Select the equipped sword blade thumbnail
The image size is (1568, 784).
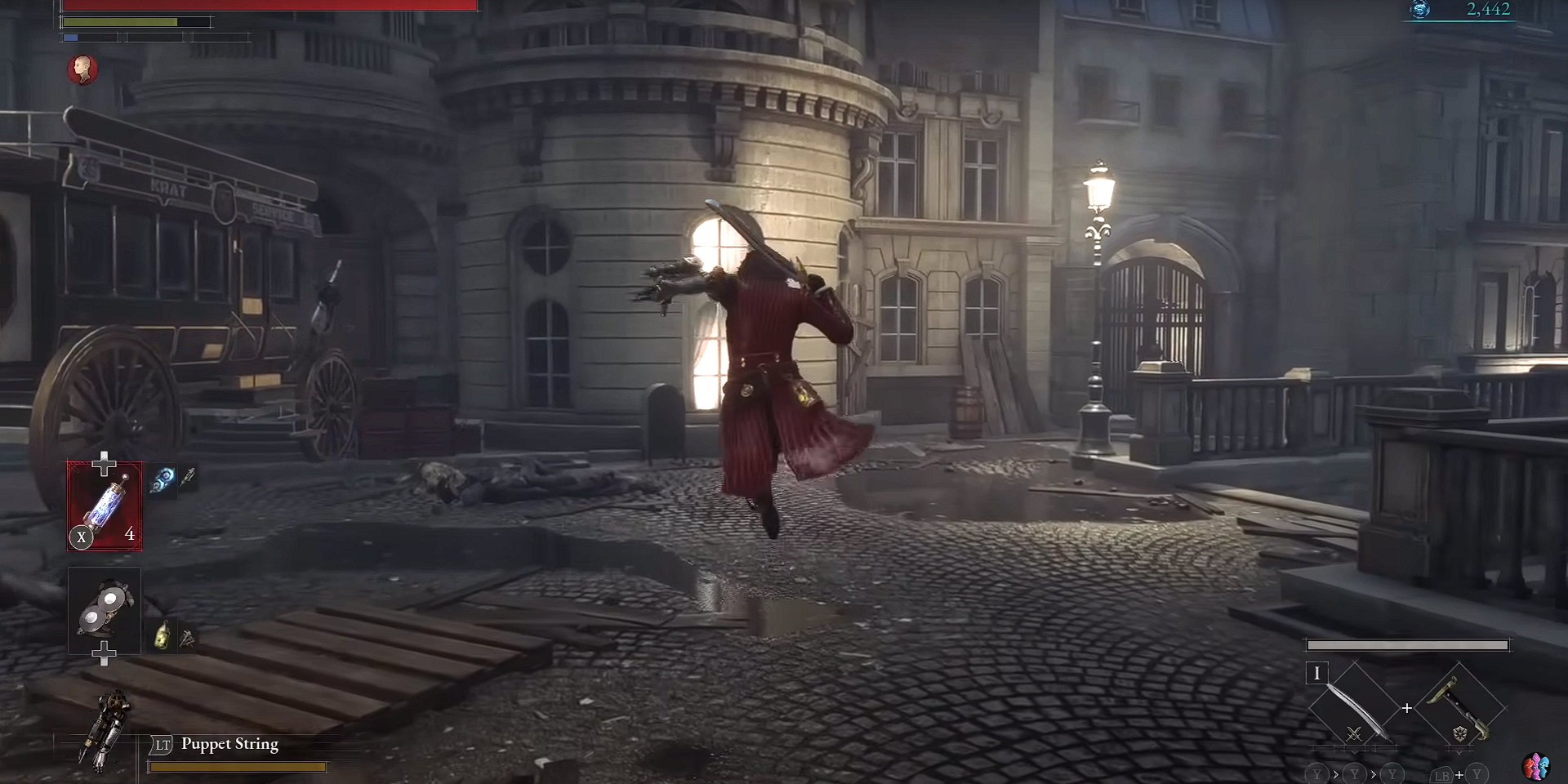(1352, 709)
